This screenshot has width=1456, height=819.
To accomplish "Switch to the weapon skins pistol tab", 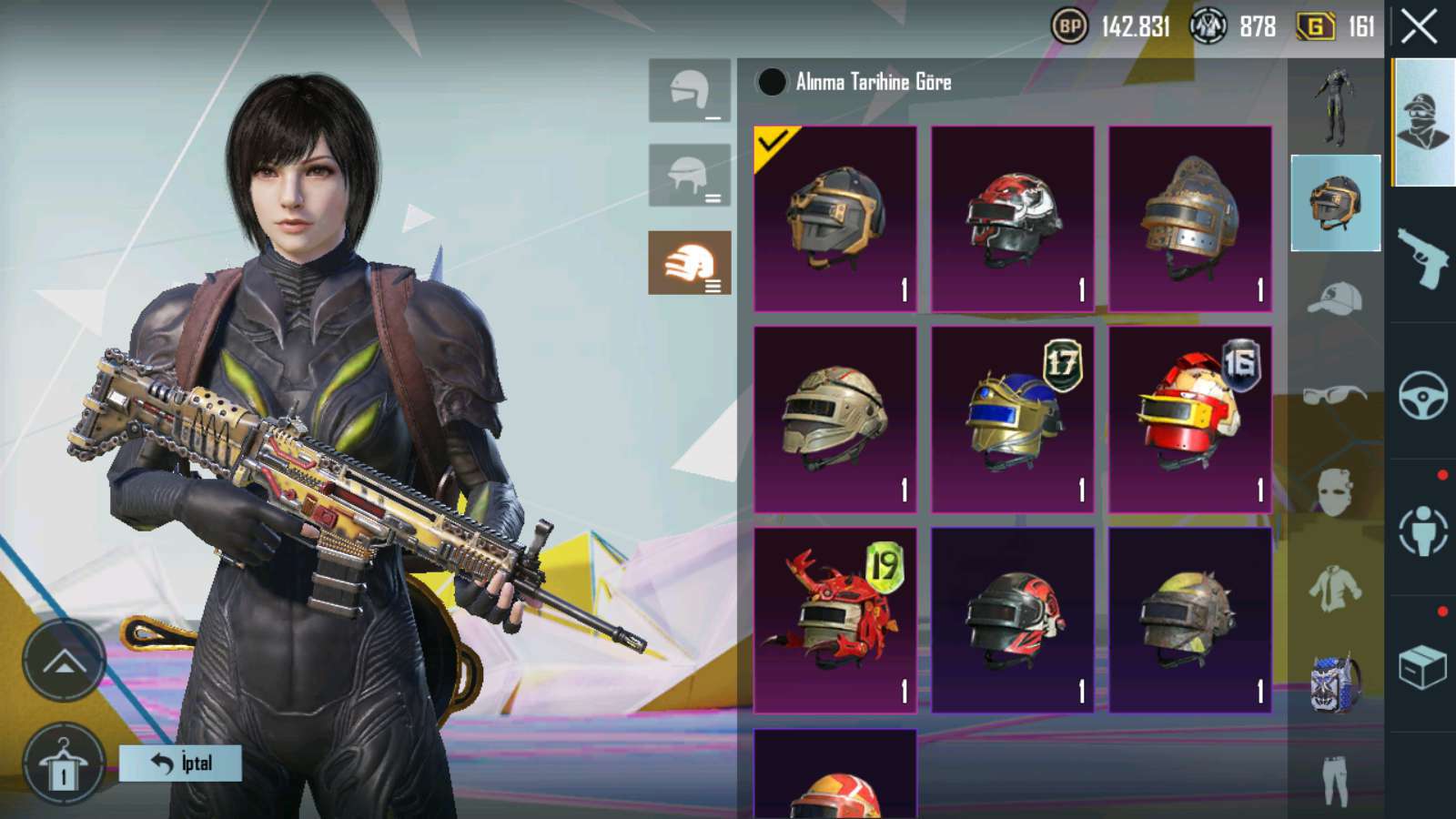I will pyautogui.click(x=1422, y=258).
